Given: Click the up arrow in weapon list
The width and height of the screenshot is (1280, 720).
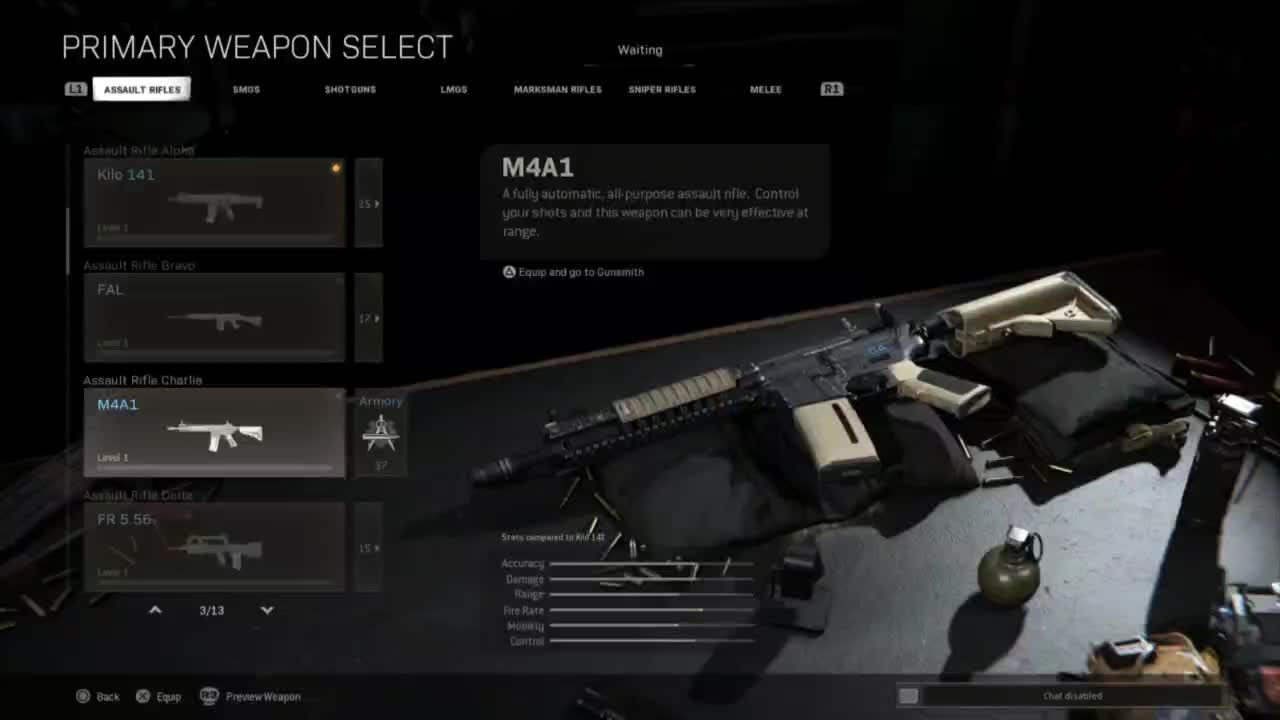Looking at the screenshot, I should 155,609.
